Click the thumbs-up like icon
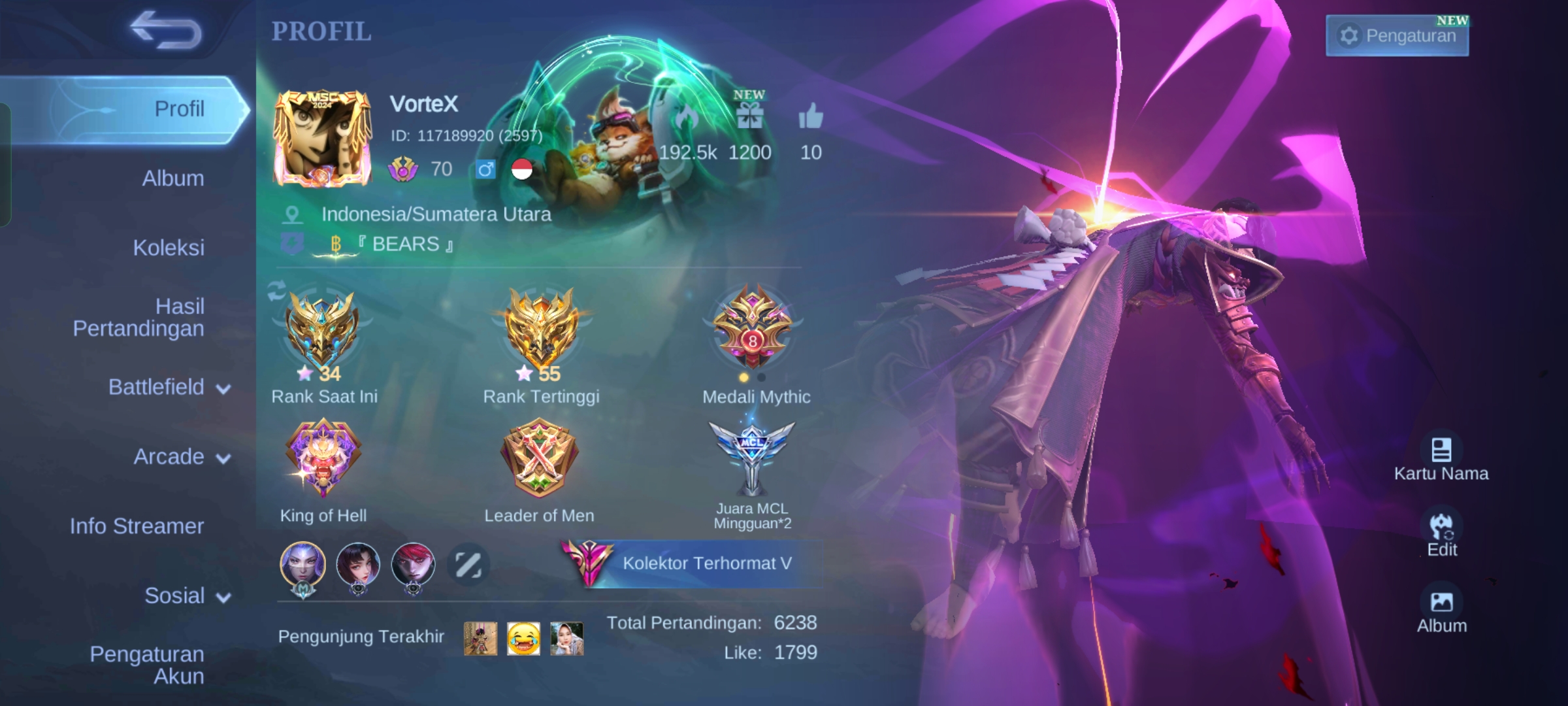The height and width of the screenshot is (706, 1568). tap(812, 118)
